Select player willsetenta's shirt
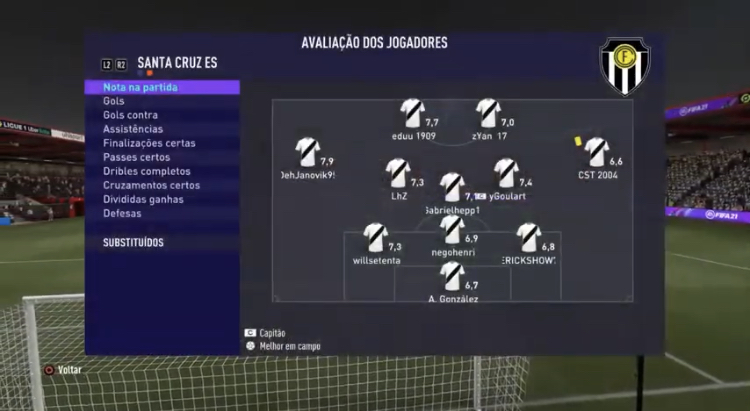The width and height of the screenshot is (750, 411). point(375,237)
